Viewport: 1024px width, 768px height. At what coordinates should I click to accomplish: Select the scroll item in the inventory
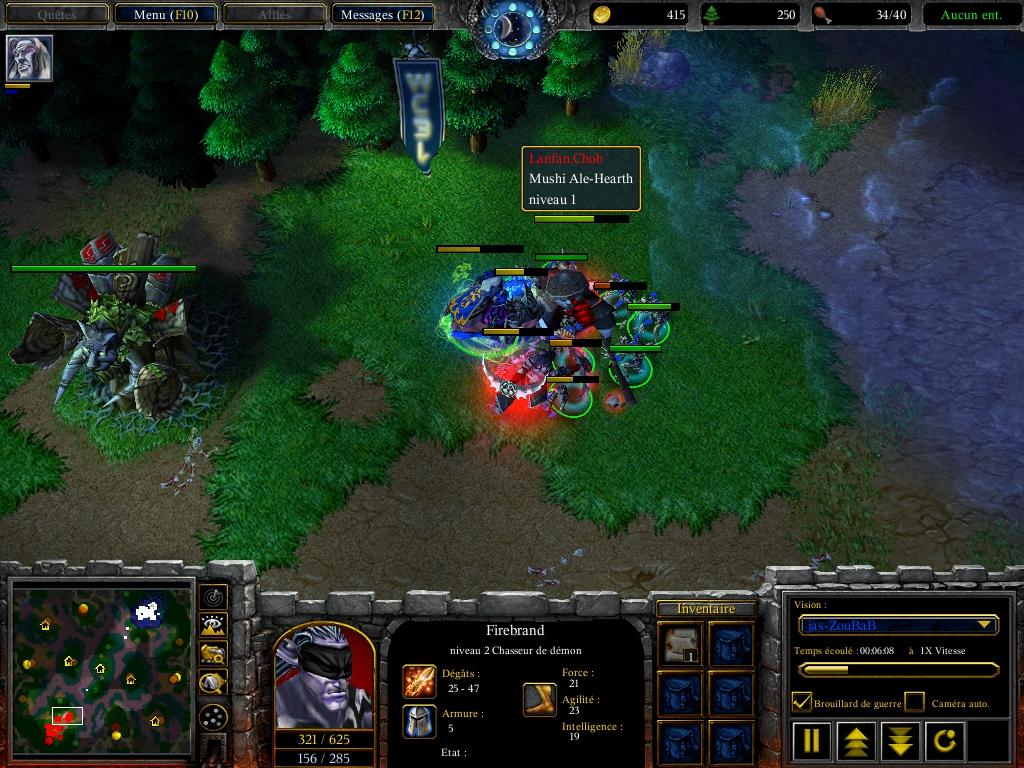coord(681,643)
